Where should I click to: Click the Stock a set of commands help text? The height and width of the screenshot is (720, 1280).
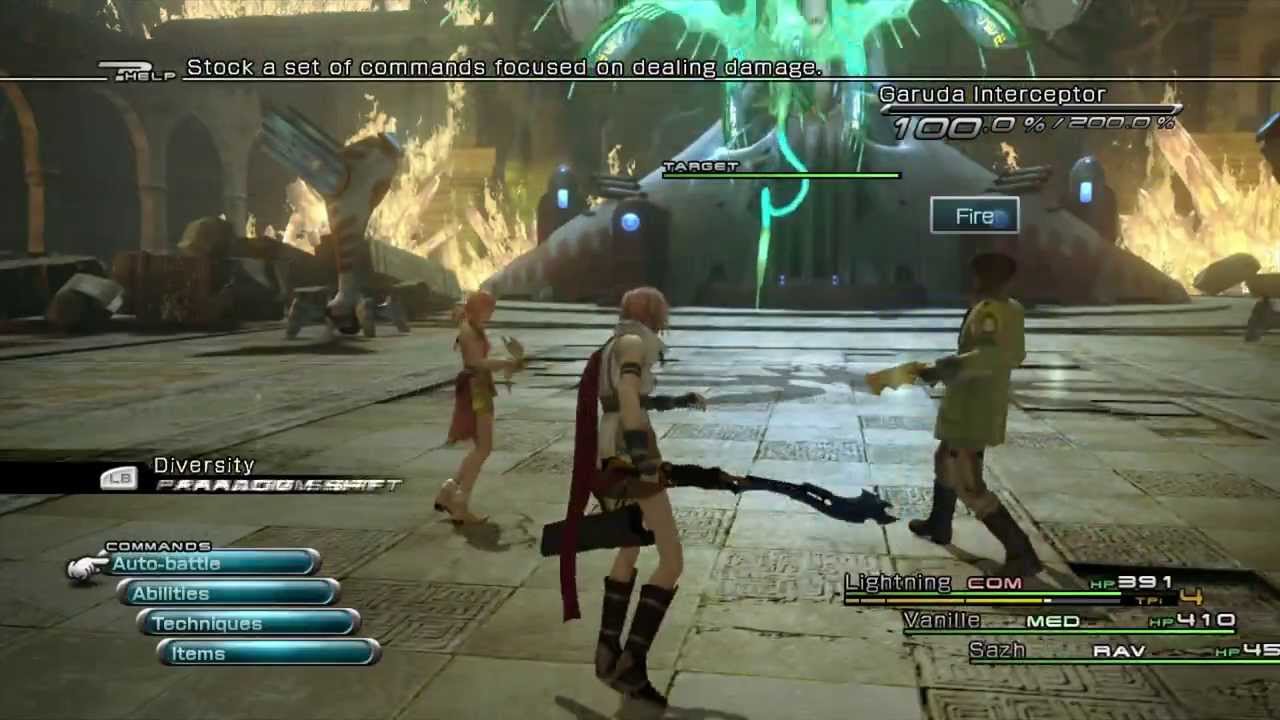click(x=504, y=67)
